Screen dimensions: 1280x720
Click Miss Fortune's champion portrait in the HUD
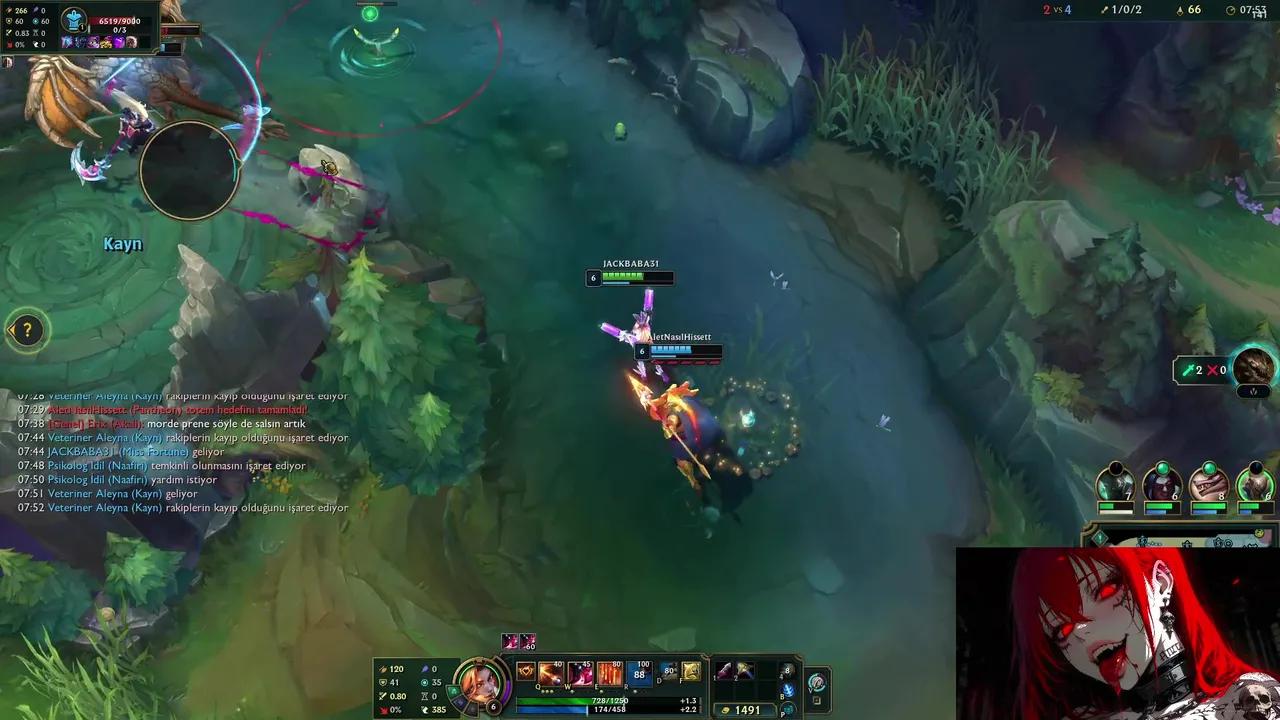[x=482, y=683]
